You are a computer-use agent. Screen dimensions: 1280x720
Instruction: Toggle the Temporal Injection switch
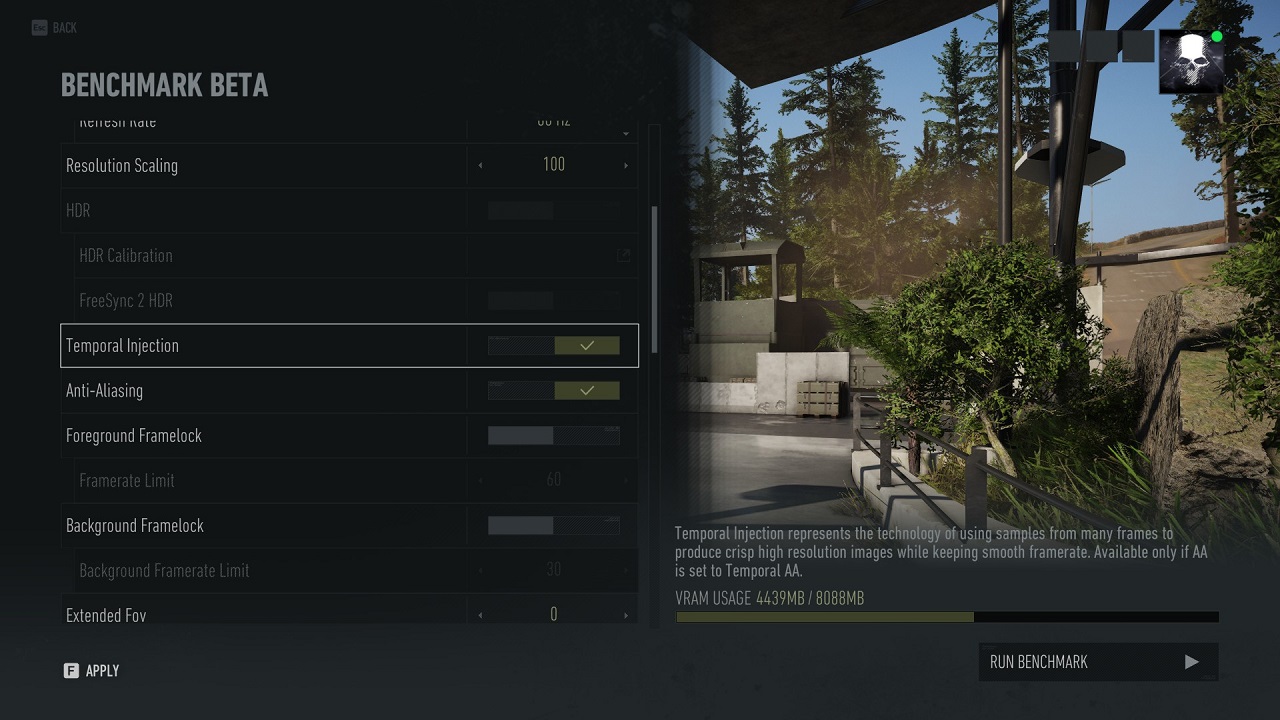pos(553,346)
